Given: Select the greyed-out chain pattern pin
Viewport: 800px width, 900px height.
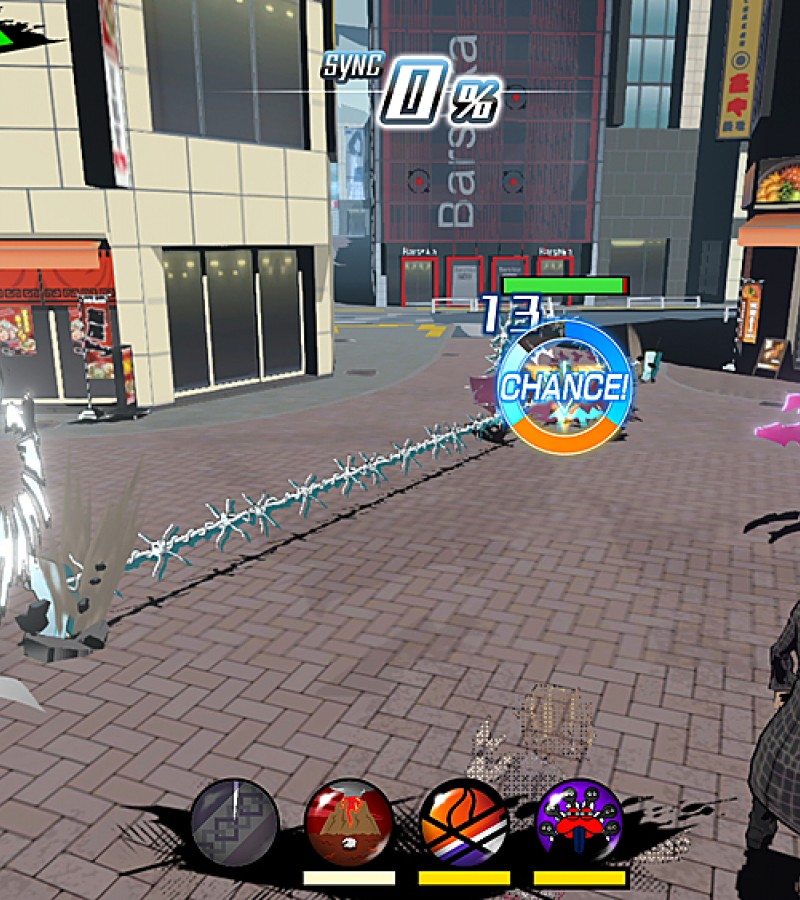Looking at the screenshot, I should tap(235, 823).
